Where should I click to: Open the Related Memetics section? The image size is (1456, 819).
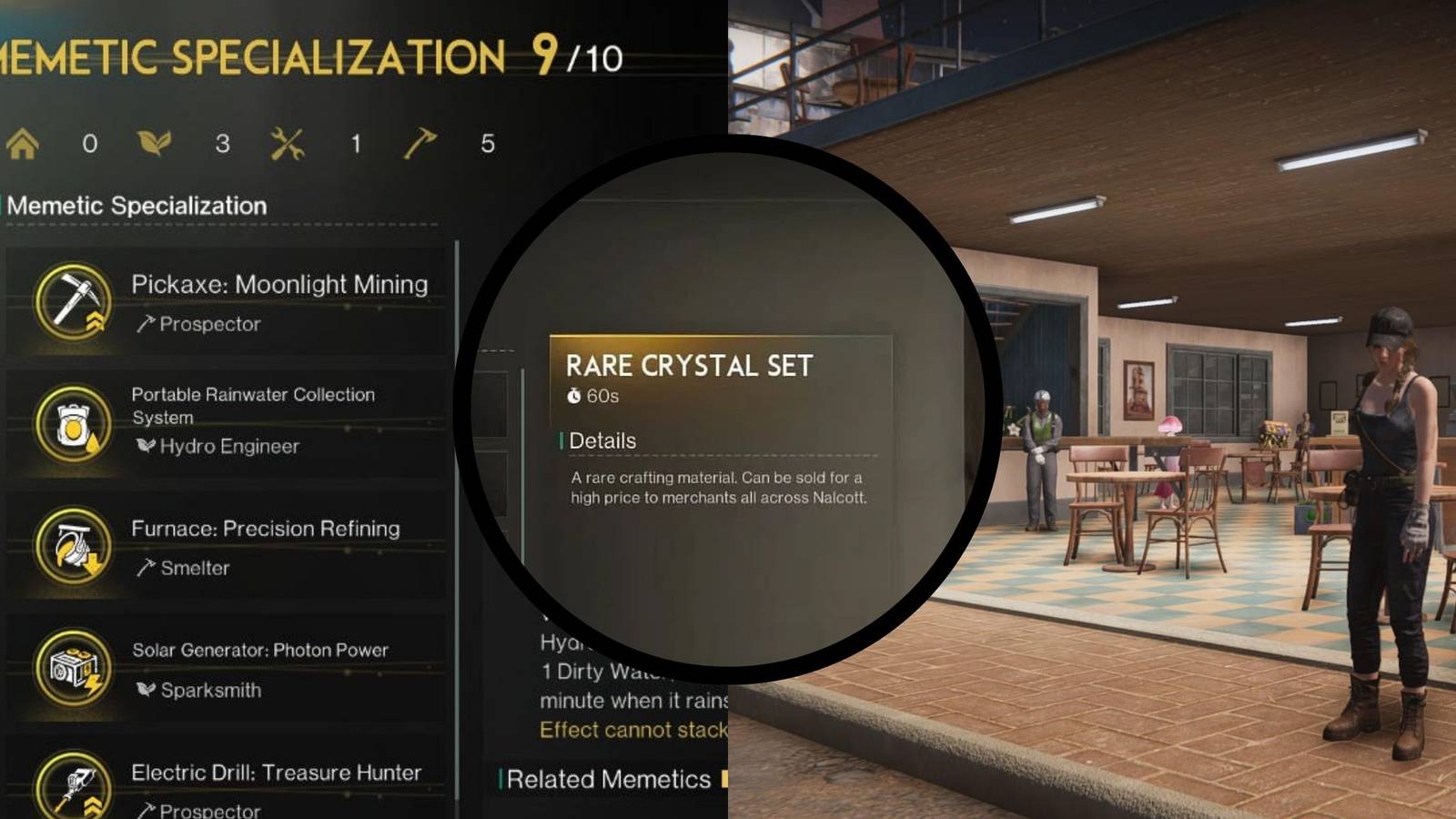tap(605, 781)
